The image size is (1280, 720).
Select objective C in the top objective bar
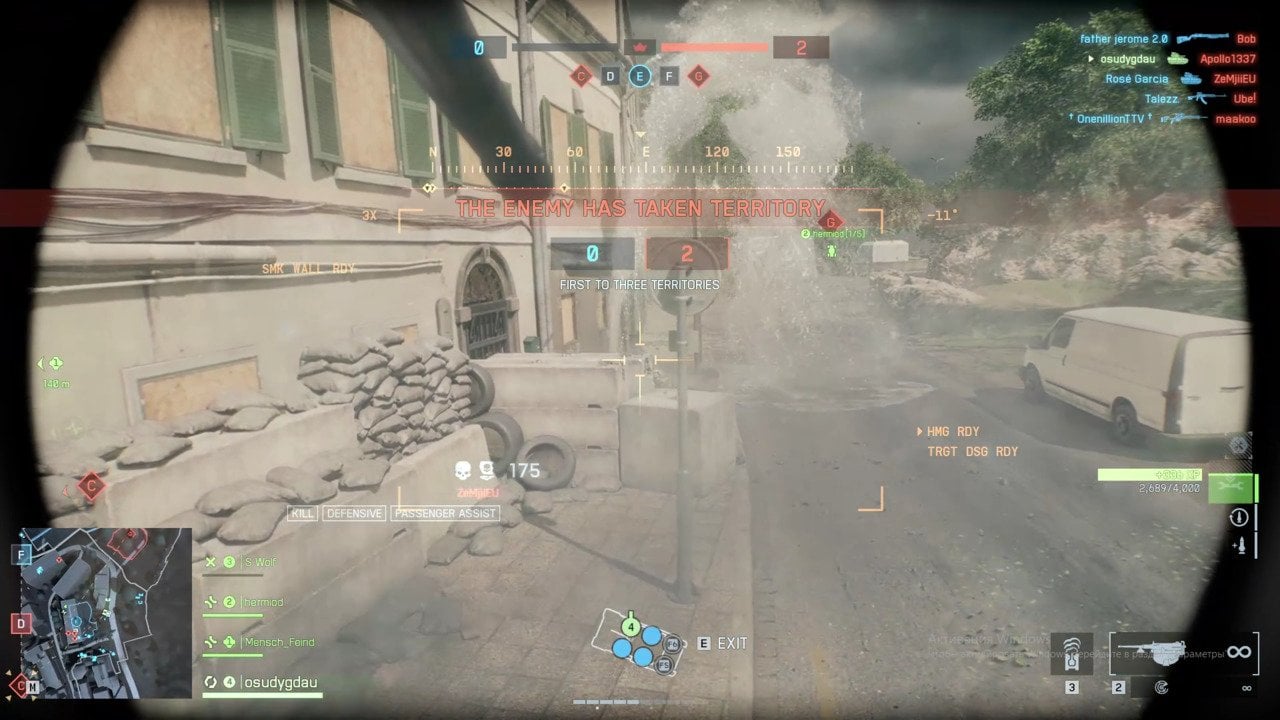[x=581, y=76]
